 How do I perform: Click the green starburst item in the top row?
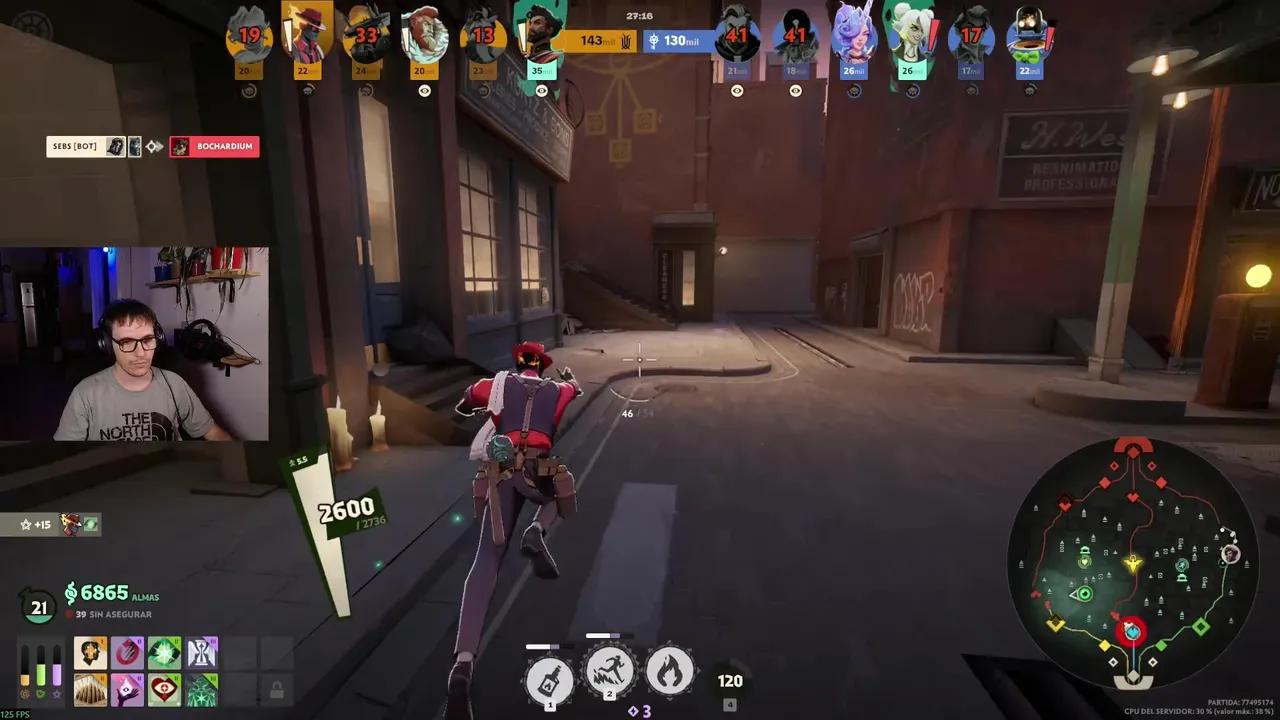pos(164,652)
